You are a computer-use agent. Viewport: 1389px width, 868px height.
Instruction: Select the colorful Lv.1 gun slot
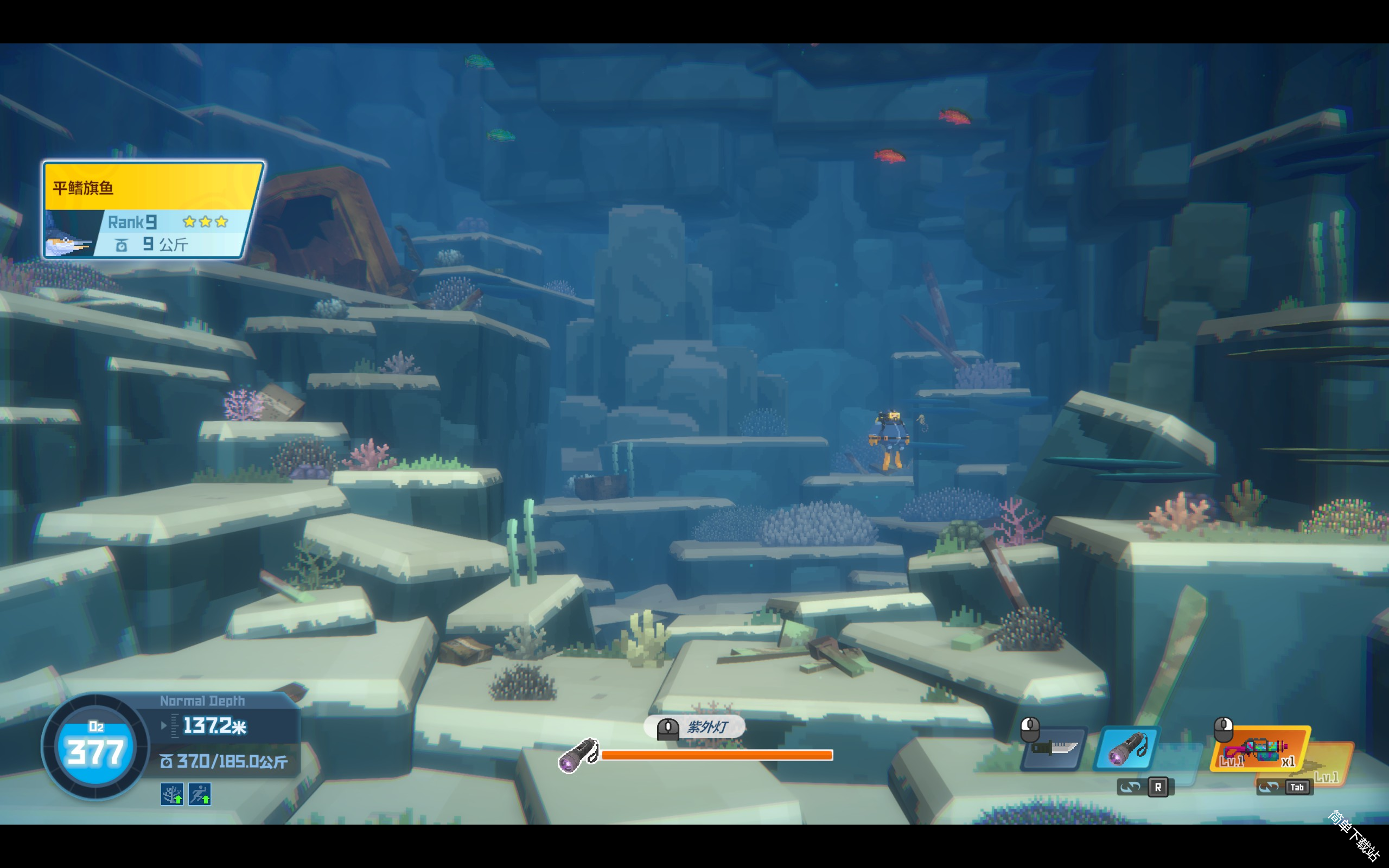1259,749
